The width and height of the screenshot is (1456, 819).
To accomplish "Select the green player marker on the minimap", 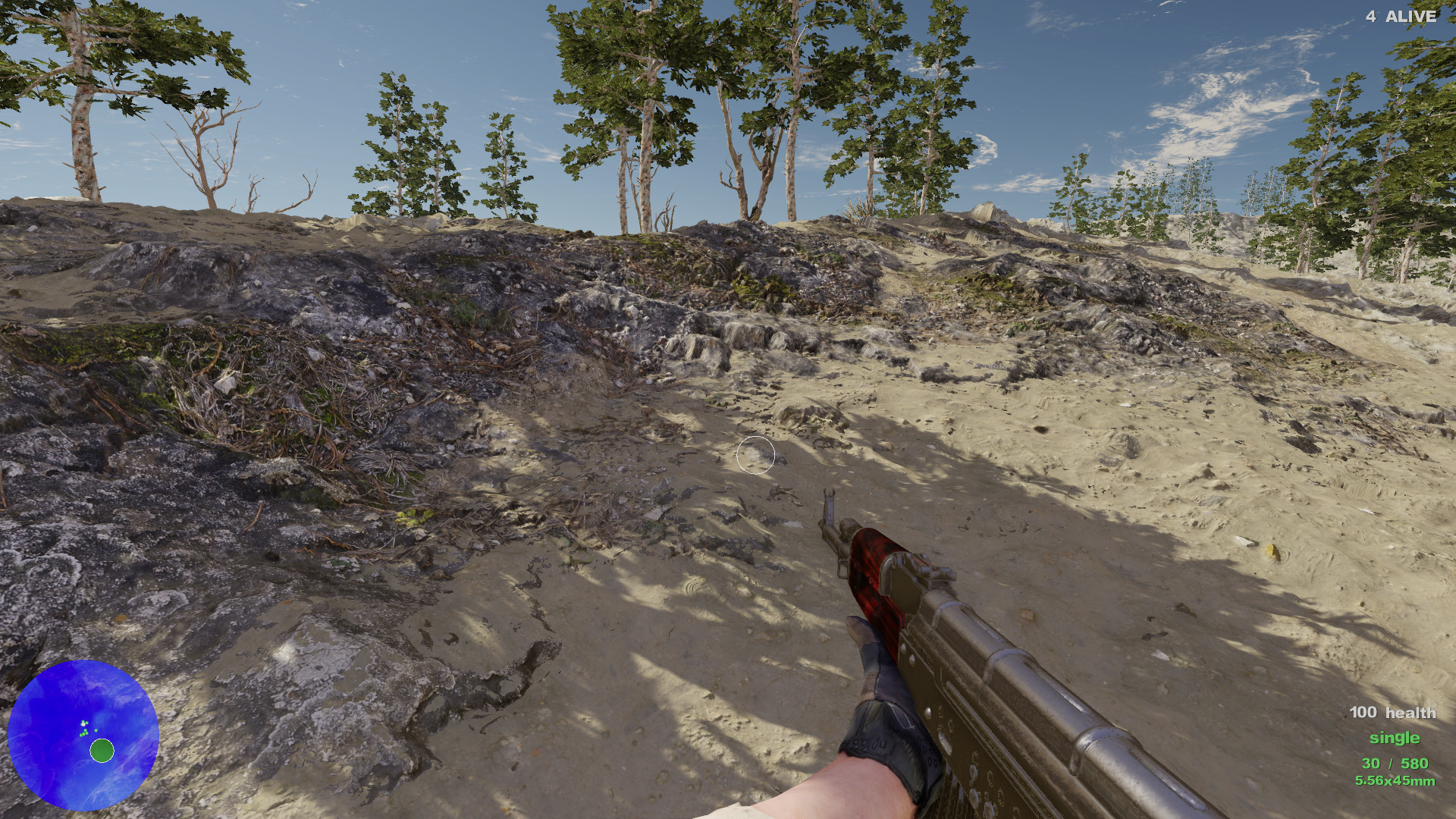I will click(101, 752).
